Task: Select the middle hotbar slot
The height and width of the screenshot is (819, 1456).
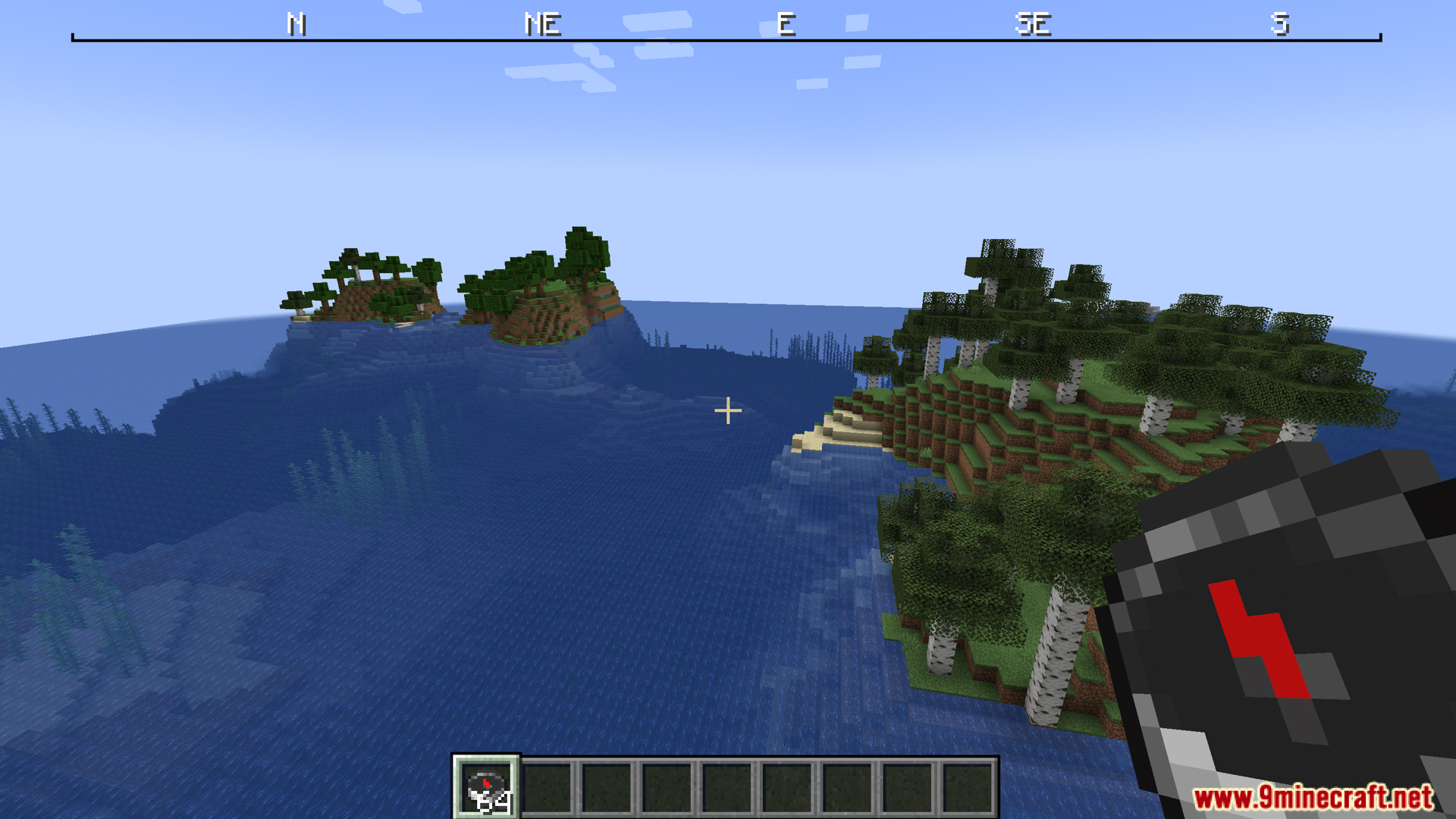Action: [x=728, y=789]
